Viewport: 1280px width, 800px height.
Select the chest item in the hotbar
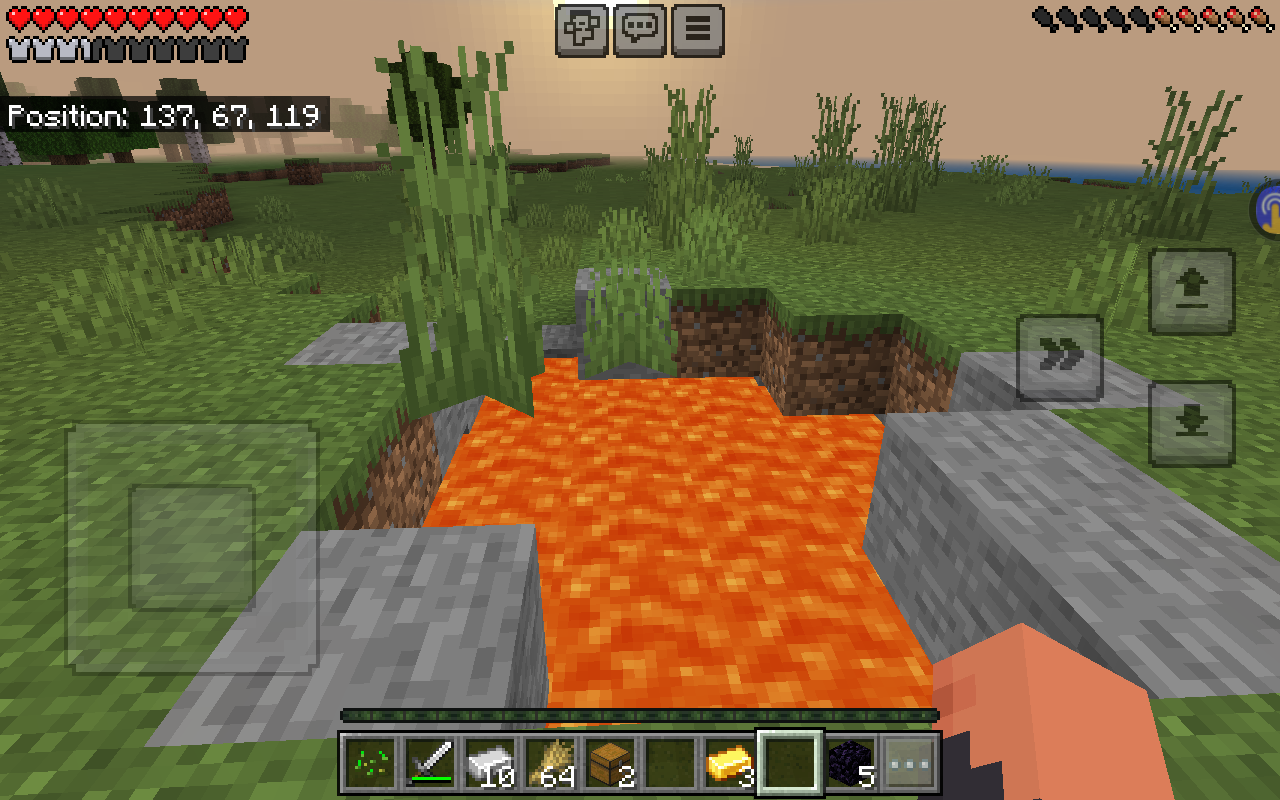pos(610,765)
